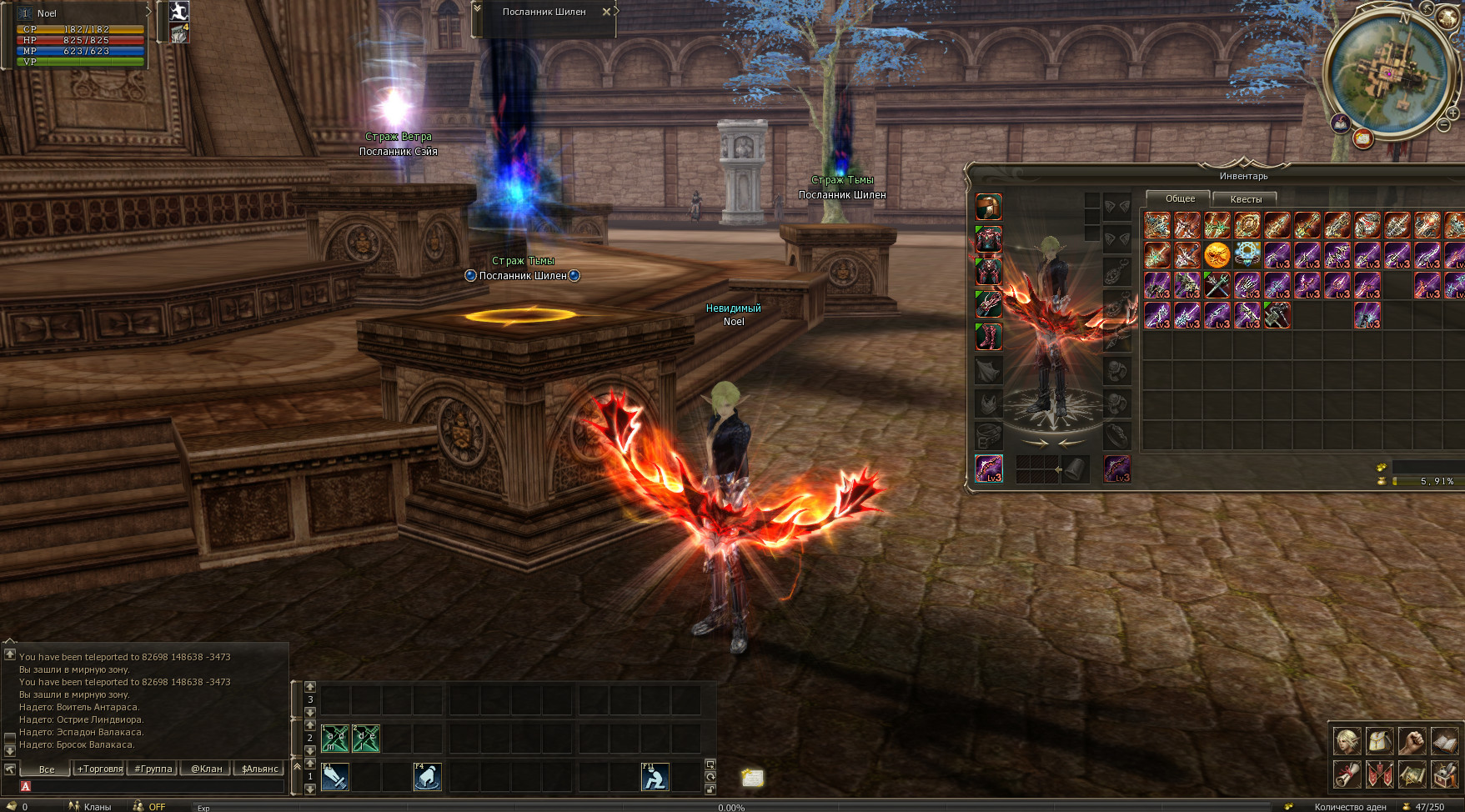This screenshot has width=1465, height=812.
Task: Select the Общее inventory tab
Action: click(1180, 198)
